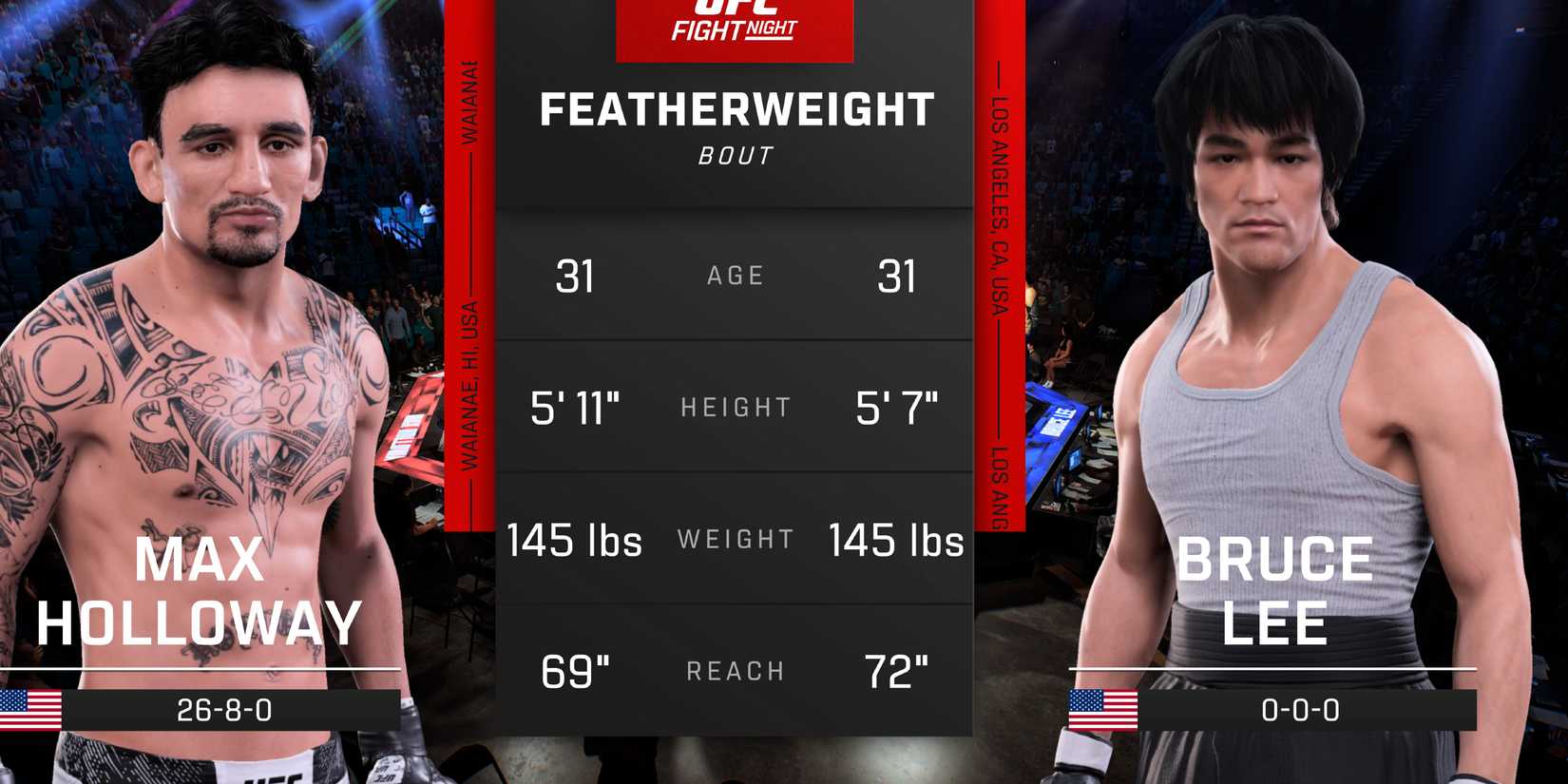The image size is (1568, 784).
Task: Toggle the AGE comparison row
Action: tap(735, 276)
